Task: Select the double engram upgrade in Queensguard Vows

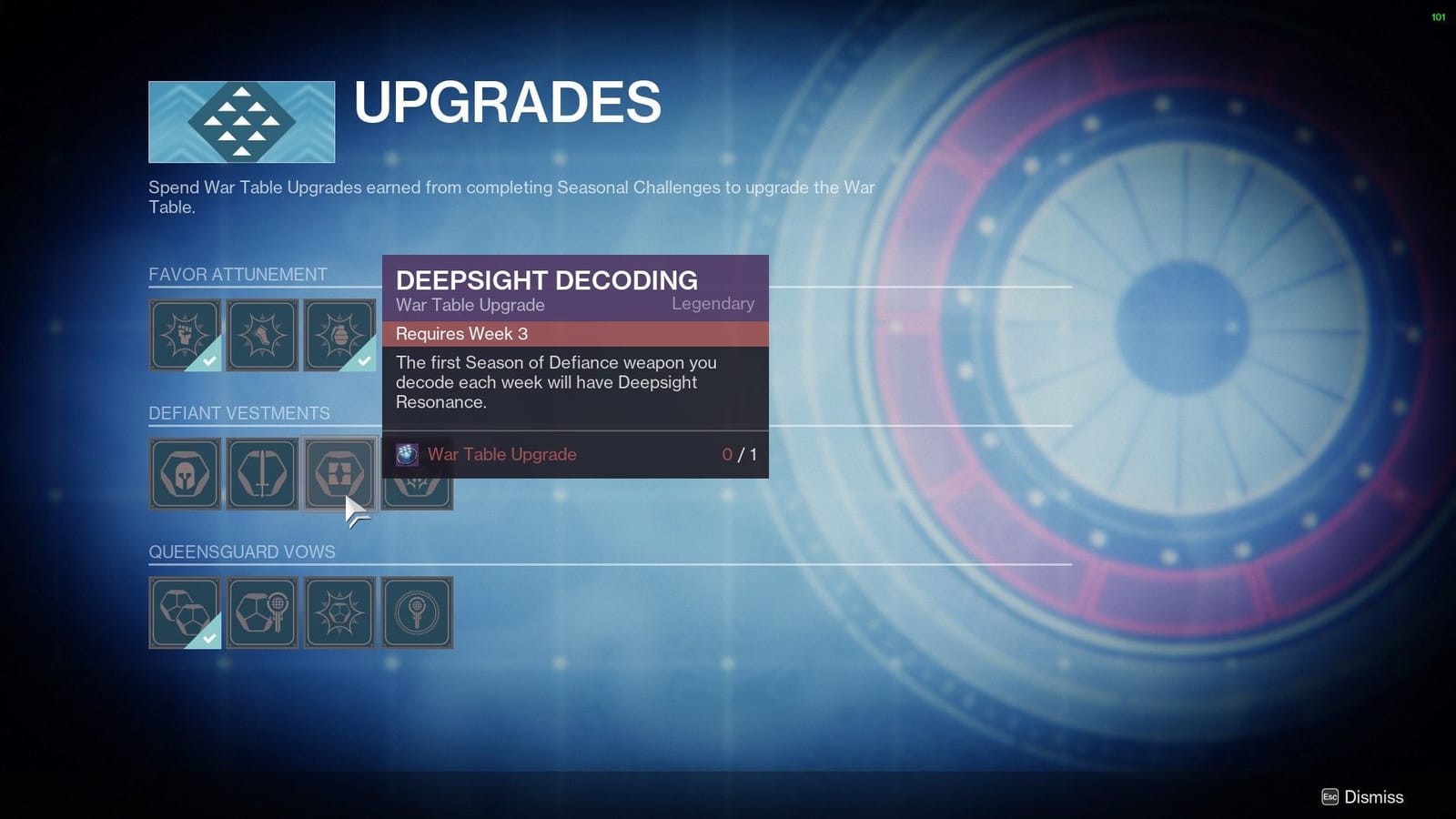Action: tap(185, 612)
